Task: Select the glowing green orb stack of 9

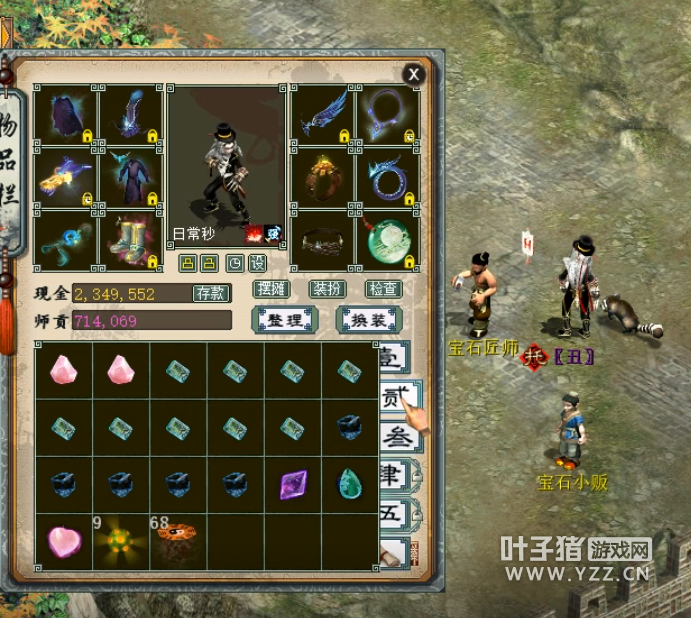Action: 121,542
